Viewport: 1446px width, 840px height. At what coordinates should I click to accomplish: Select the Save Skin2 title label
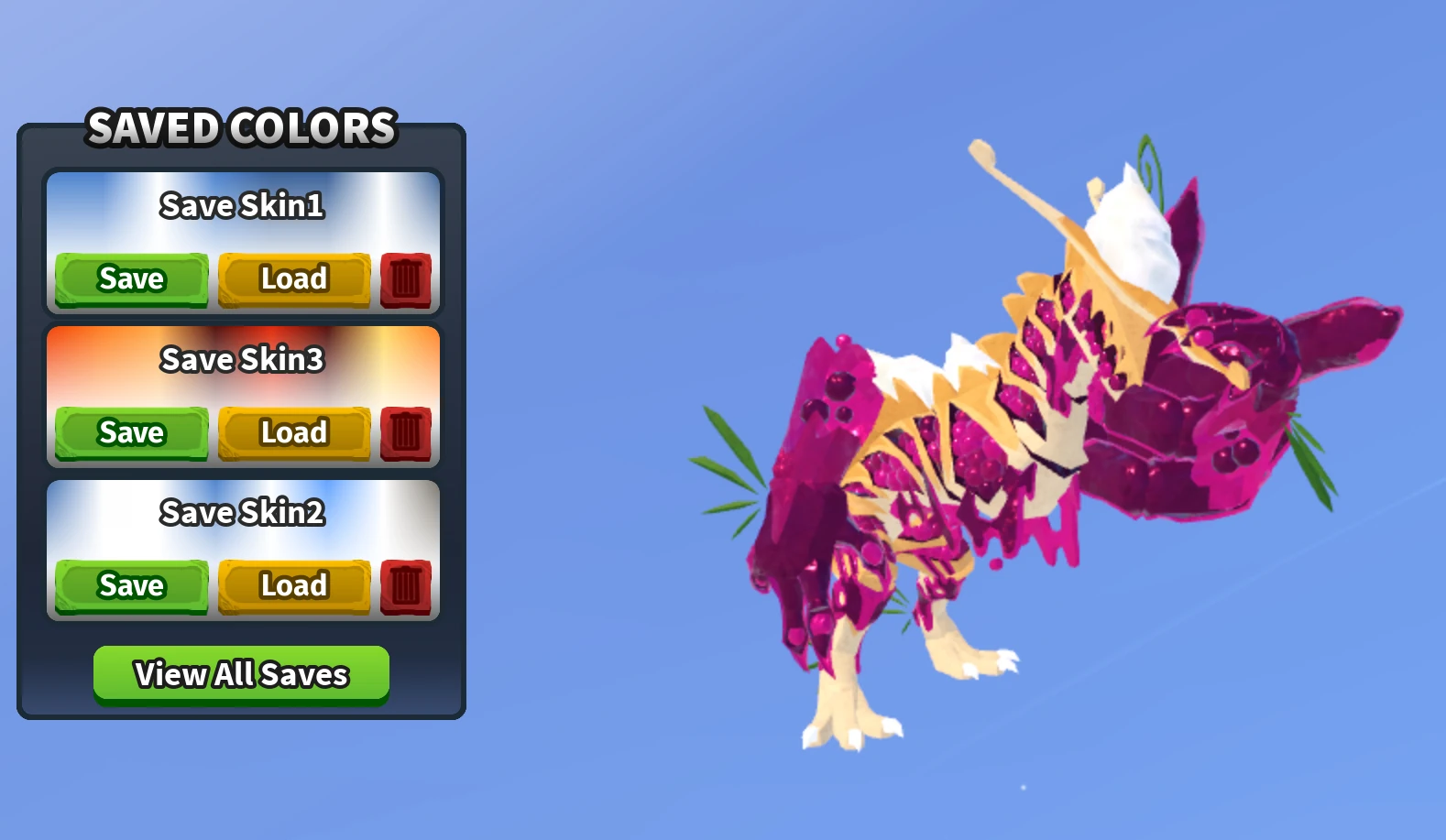pos(243,513)
